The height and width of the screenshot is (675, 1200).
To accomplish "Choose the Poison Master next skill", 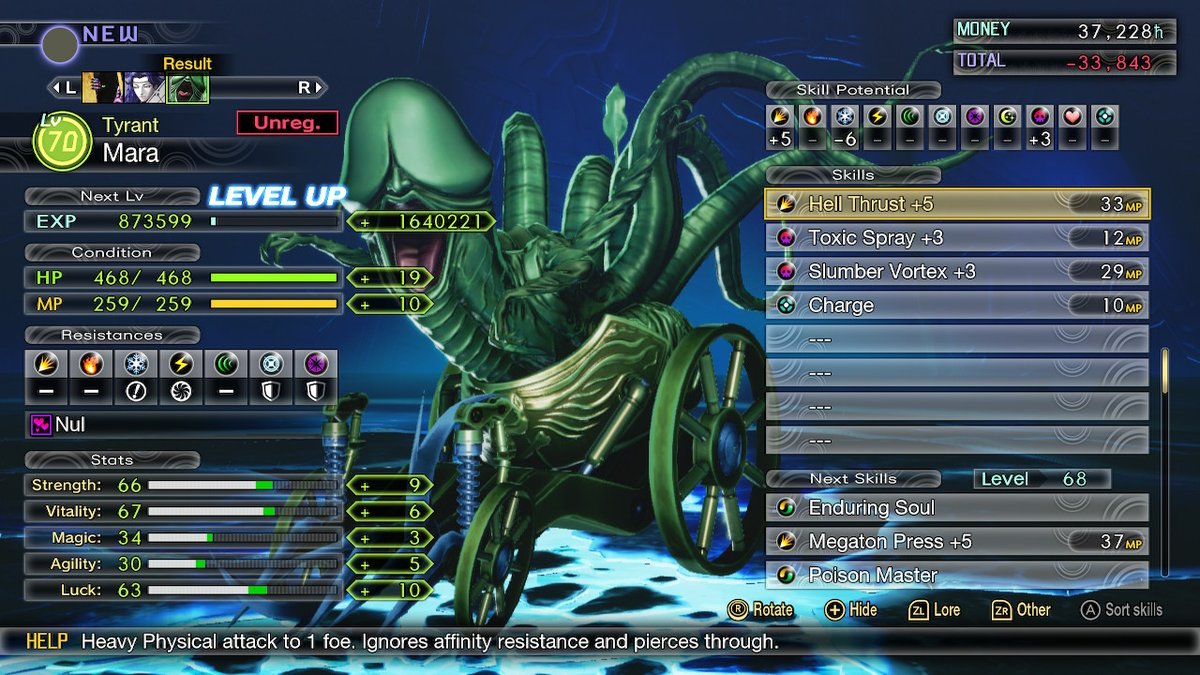I will point(957,575).
